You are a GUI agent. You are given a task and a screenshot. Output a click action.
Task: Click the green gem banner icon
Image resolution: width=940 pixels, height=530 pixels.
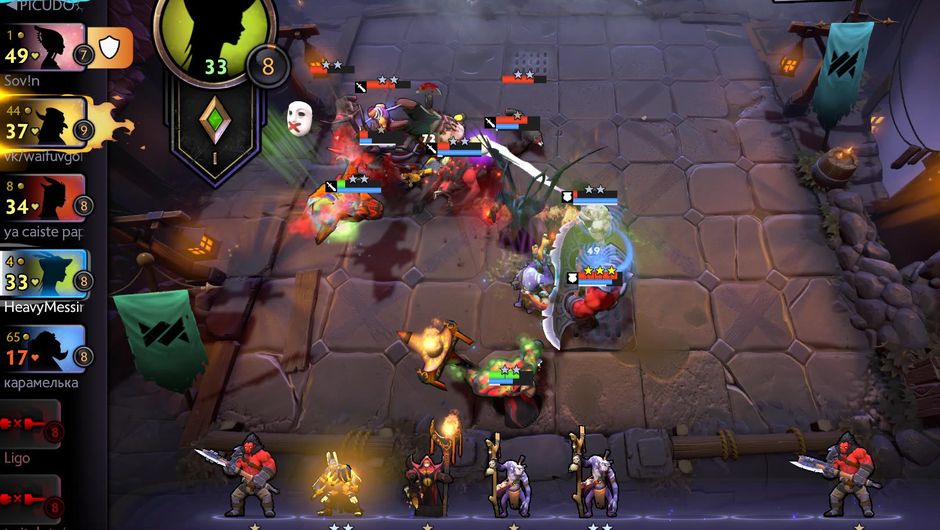pos(213,120)
